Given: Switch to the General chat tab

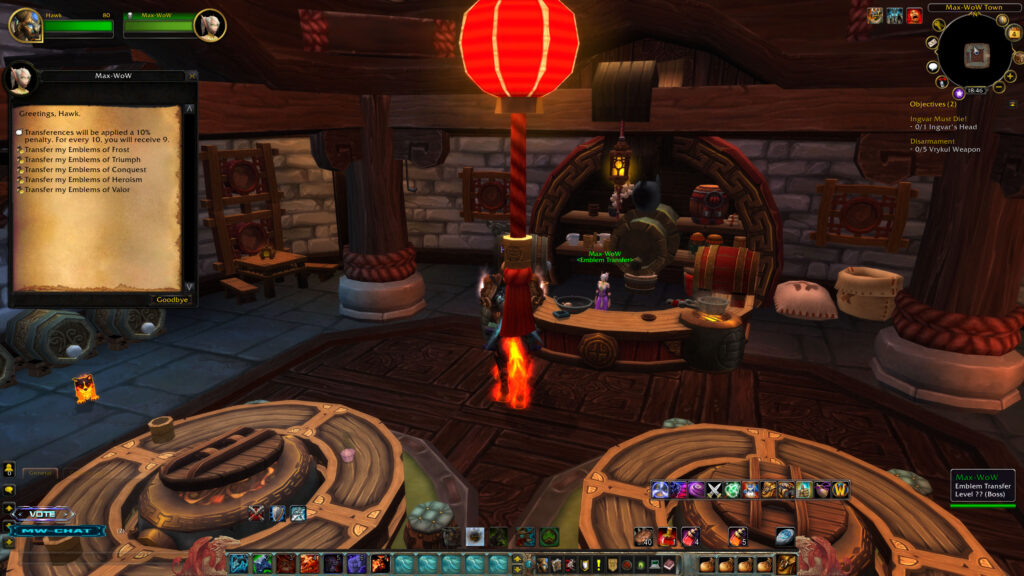Looking at the screenshot, I should click(x=40, y=473).
